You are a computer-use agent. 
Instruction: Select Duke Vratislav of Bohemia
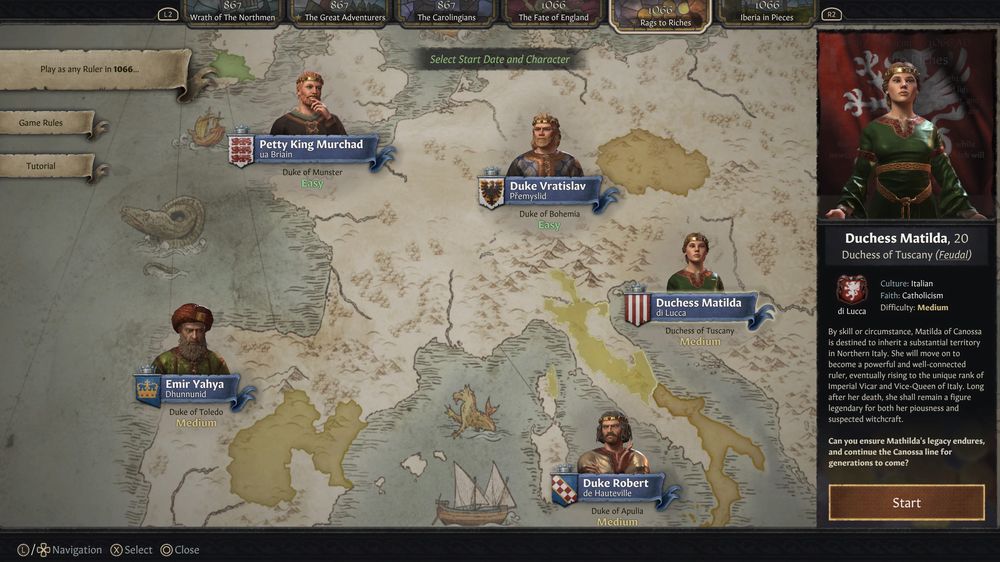546,191
